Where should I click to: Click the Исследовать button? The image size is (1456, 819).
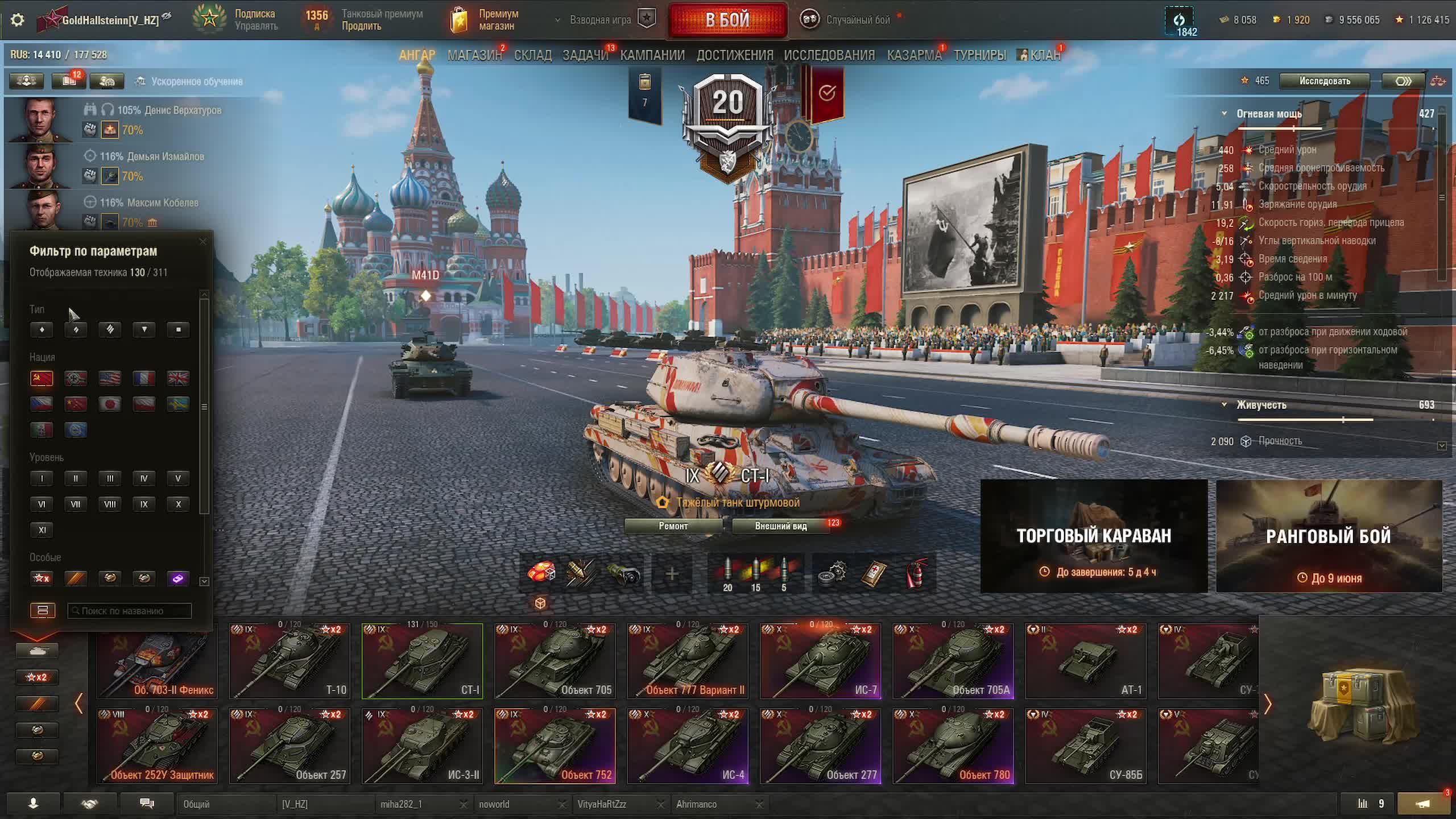click(1324, 81)
